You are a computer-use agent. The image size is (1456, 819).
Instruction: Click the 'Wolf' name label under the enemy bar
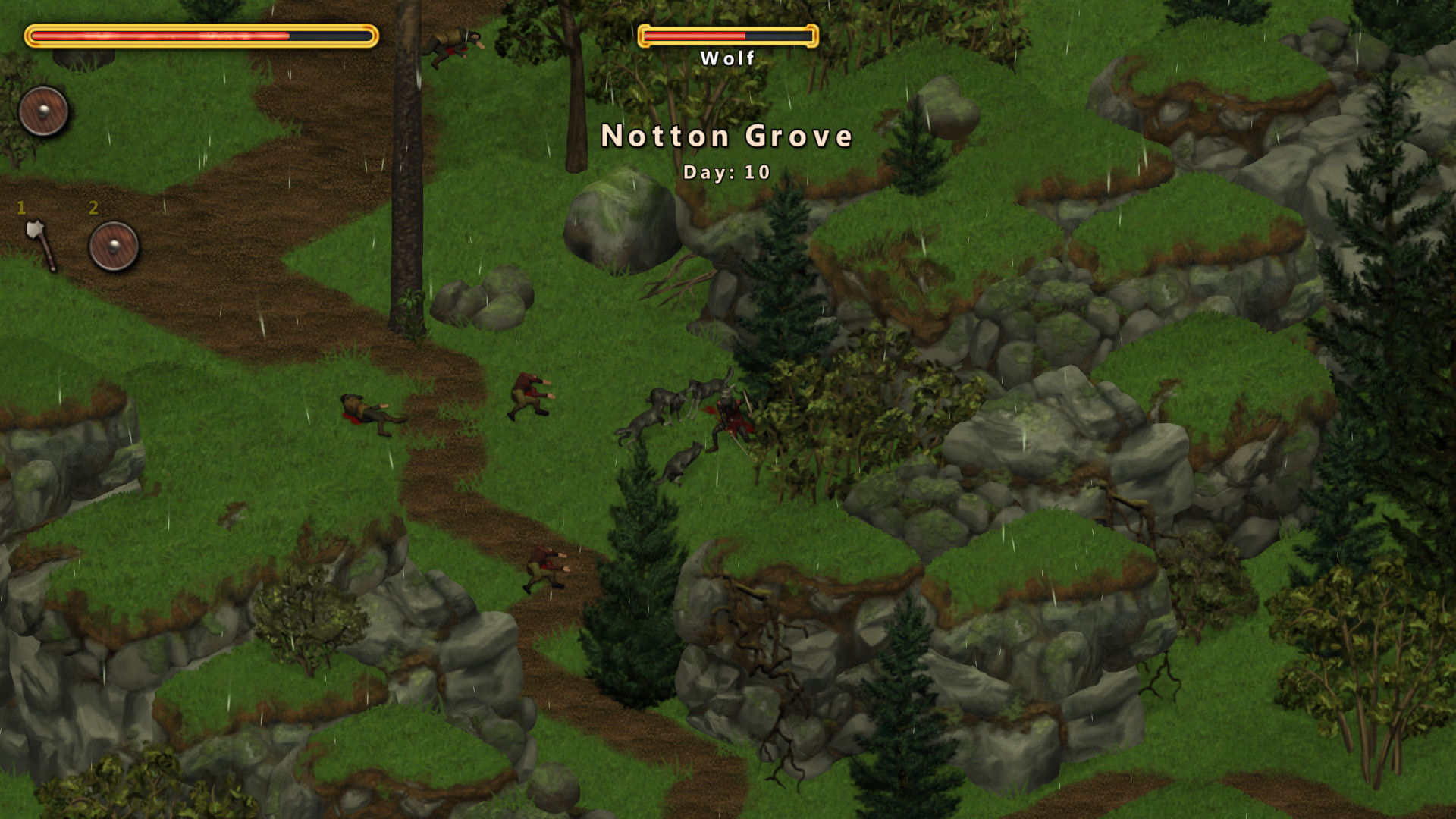click(726, 57)
